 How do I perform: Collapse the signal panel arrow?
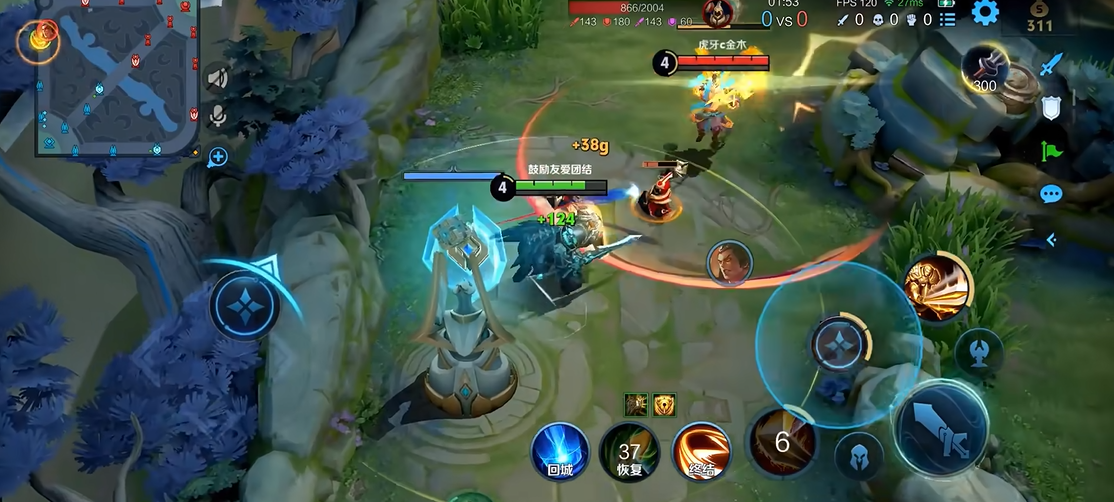1051,239
